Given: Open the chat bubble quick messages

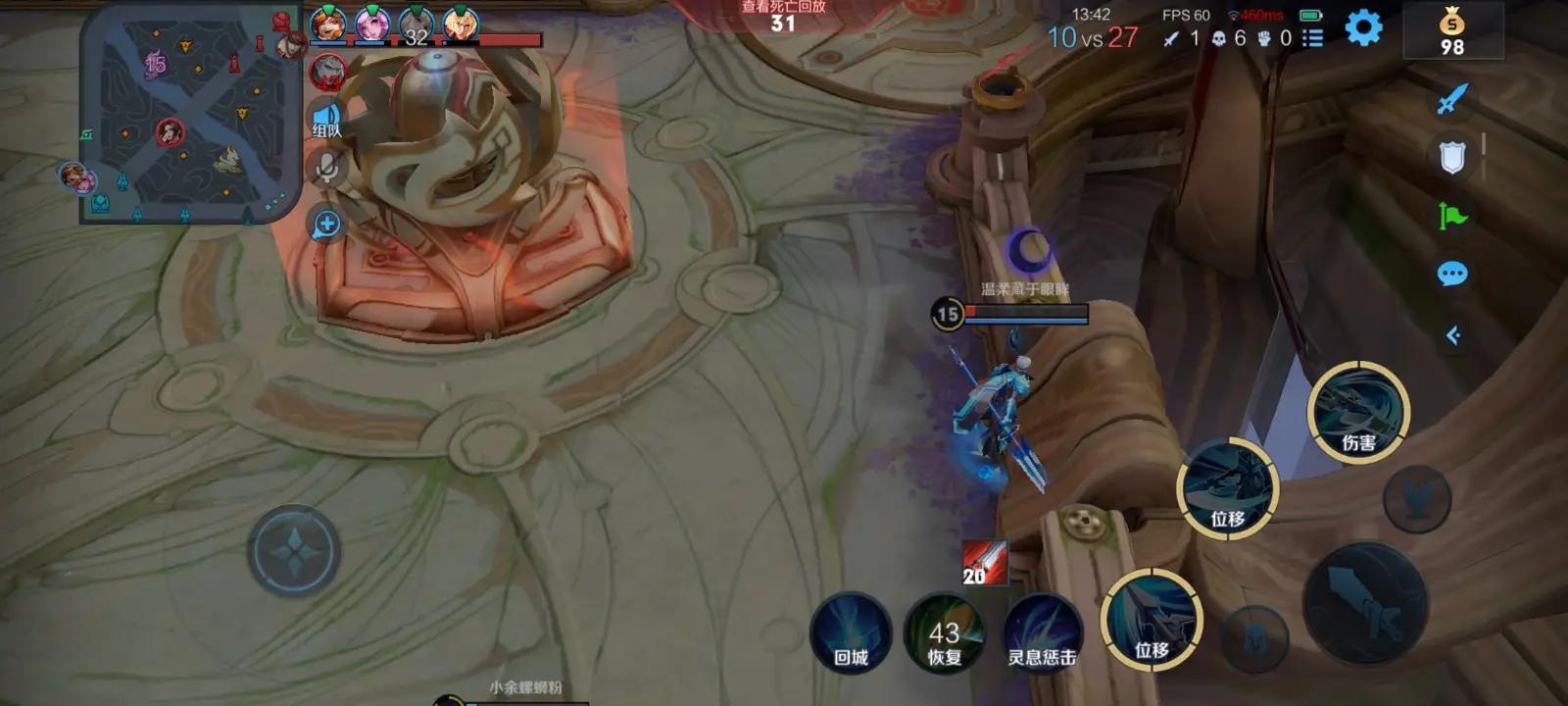Looking at the screenshot, I should point(1451,274).
